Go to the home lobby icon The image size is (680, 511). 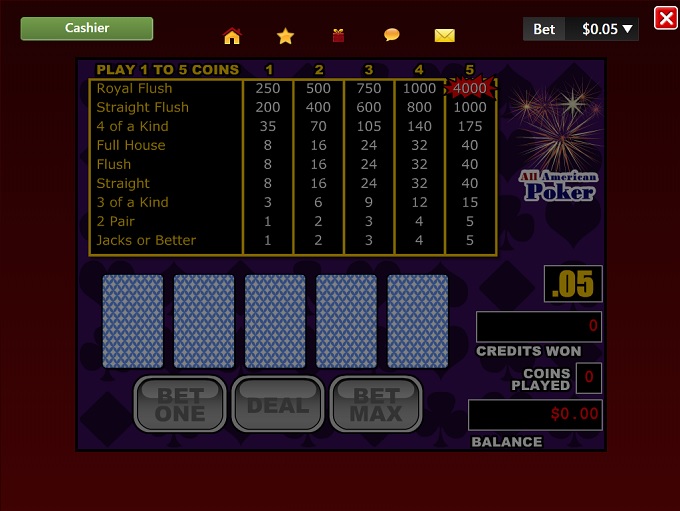232,36
